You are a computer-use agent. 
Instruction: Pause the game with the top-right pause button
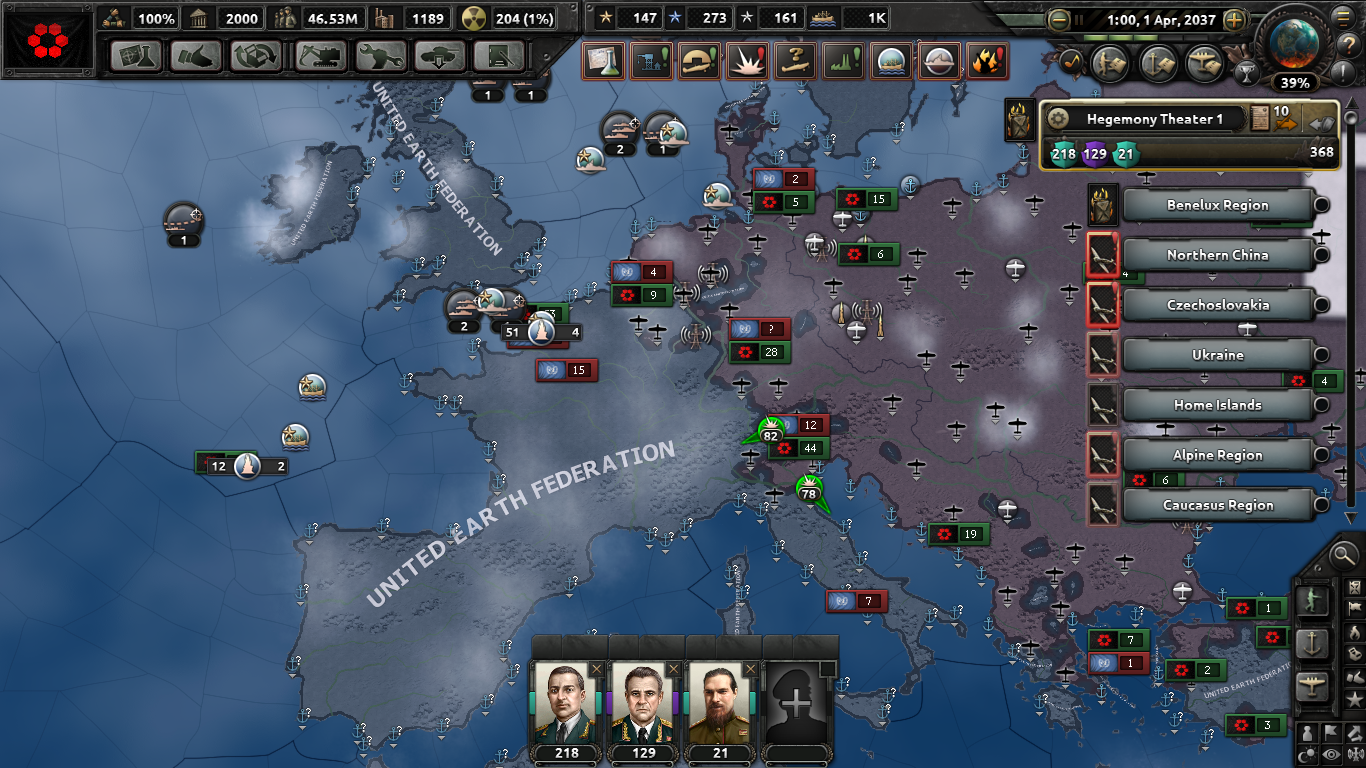(1079, 20)
